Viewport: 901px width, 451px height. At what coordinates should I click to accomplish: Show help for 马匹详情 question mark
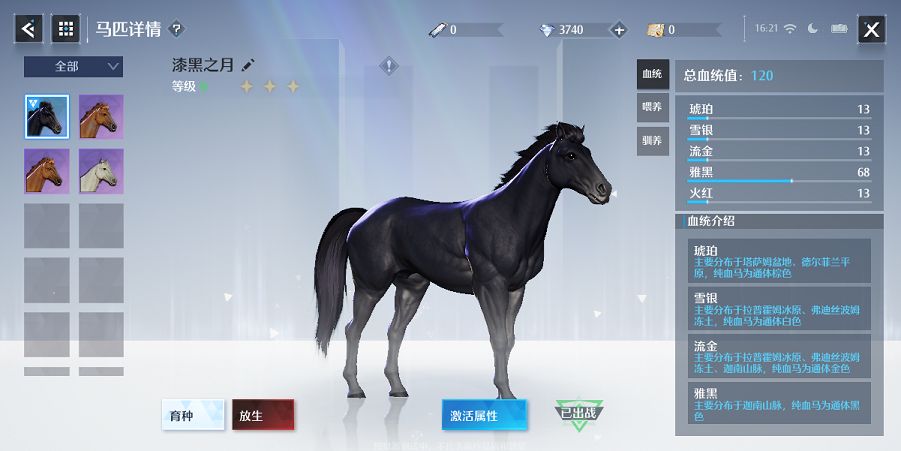coord(177,29)
